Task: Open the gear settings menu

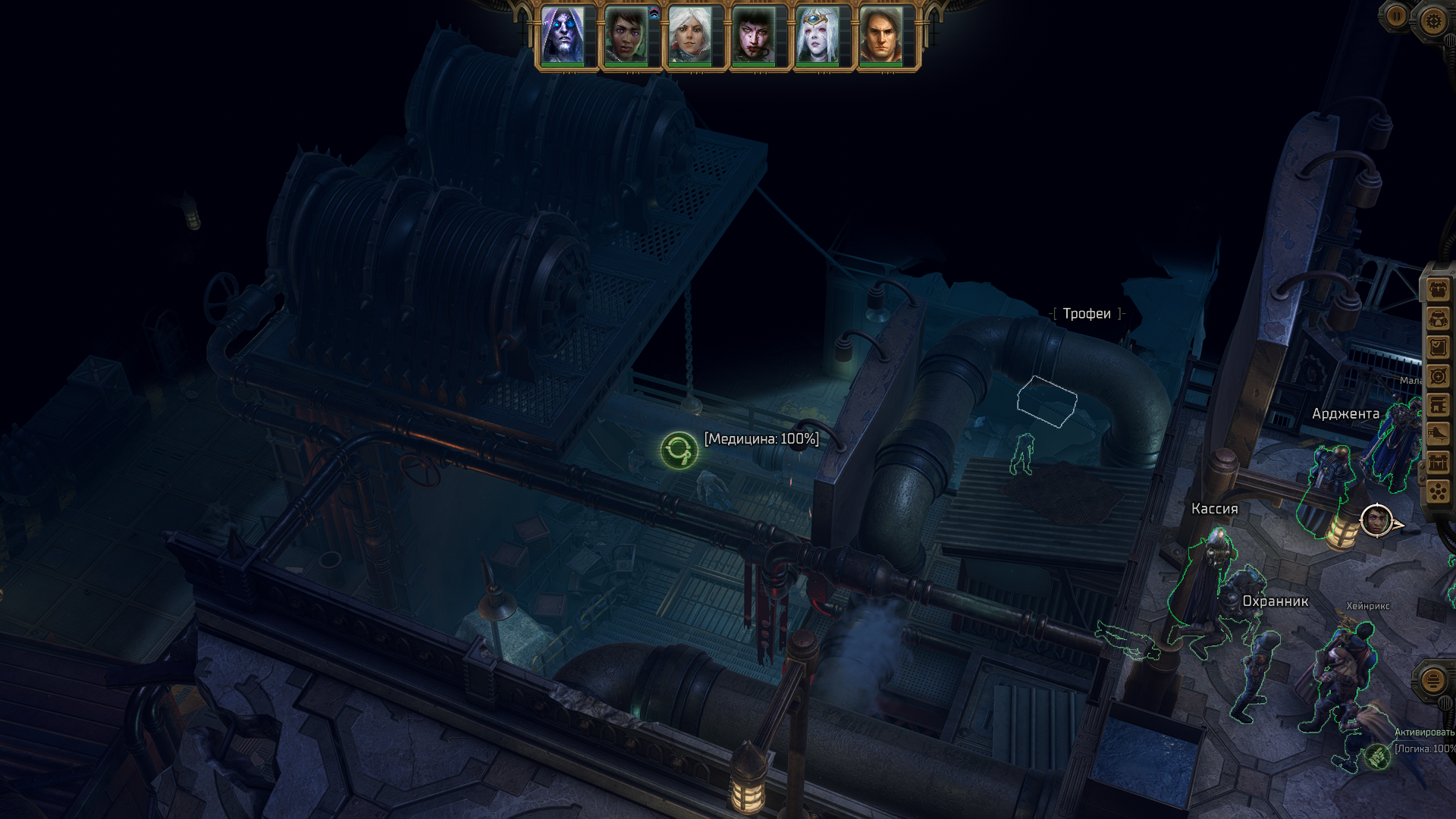Action: click(1432, 20)
